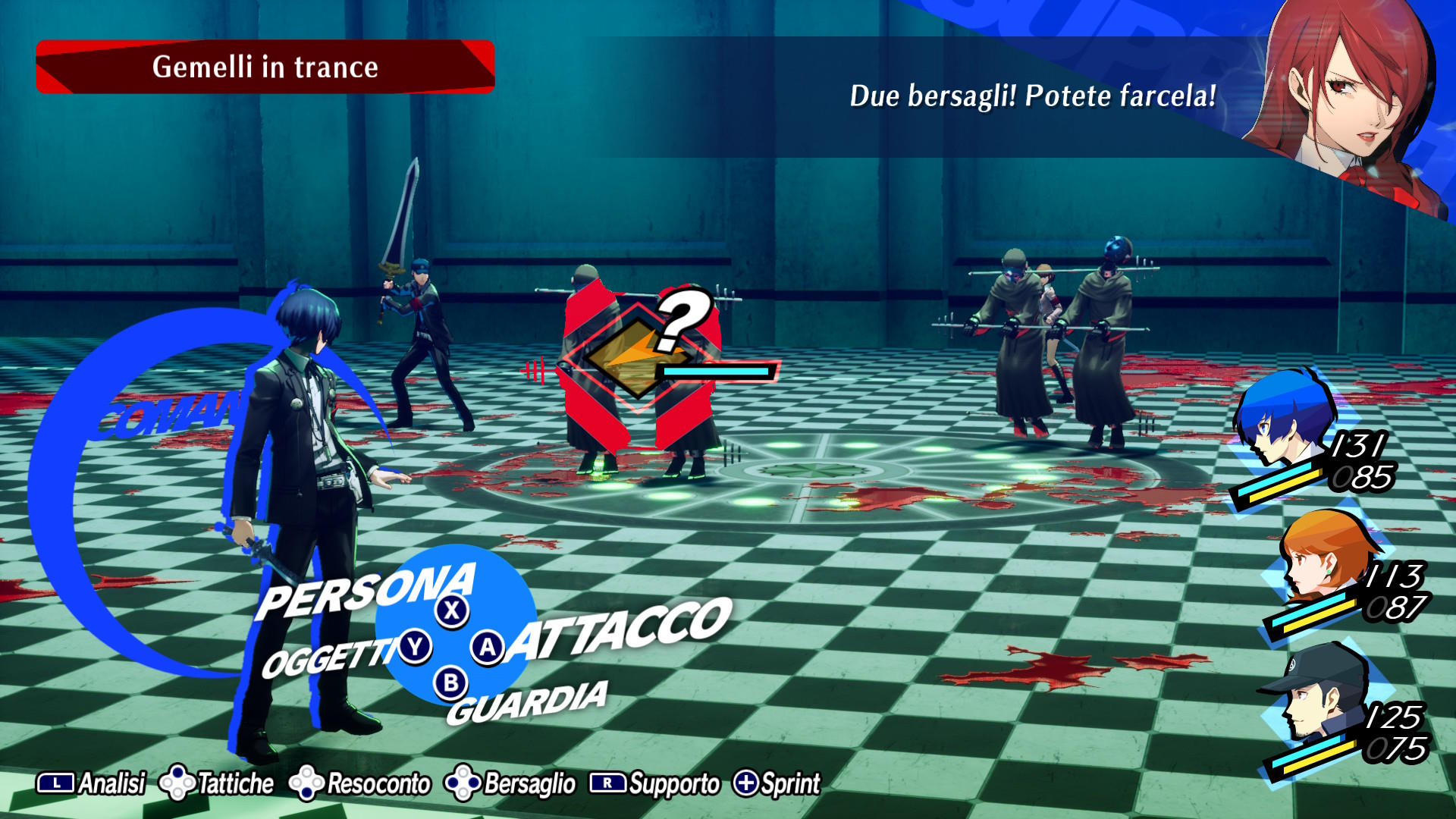Viewport: 1456px width, 819px height.
Task: Open the Supporto option
Action: coord(656,783)
